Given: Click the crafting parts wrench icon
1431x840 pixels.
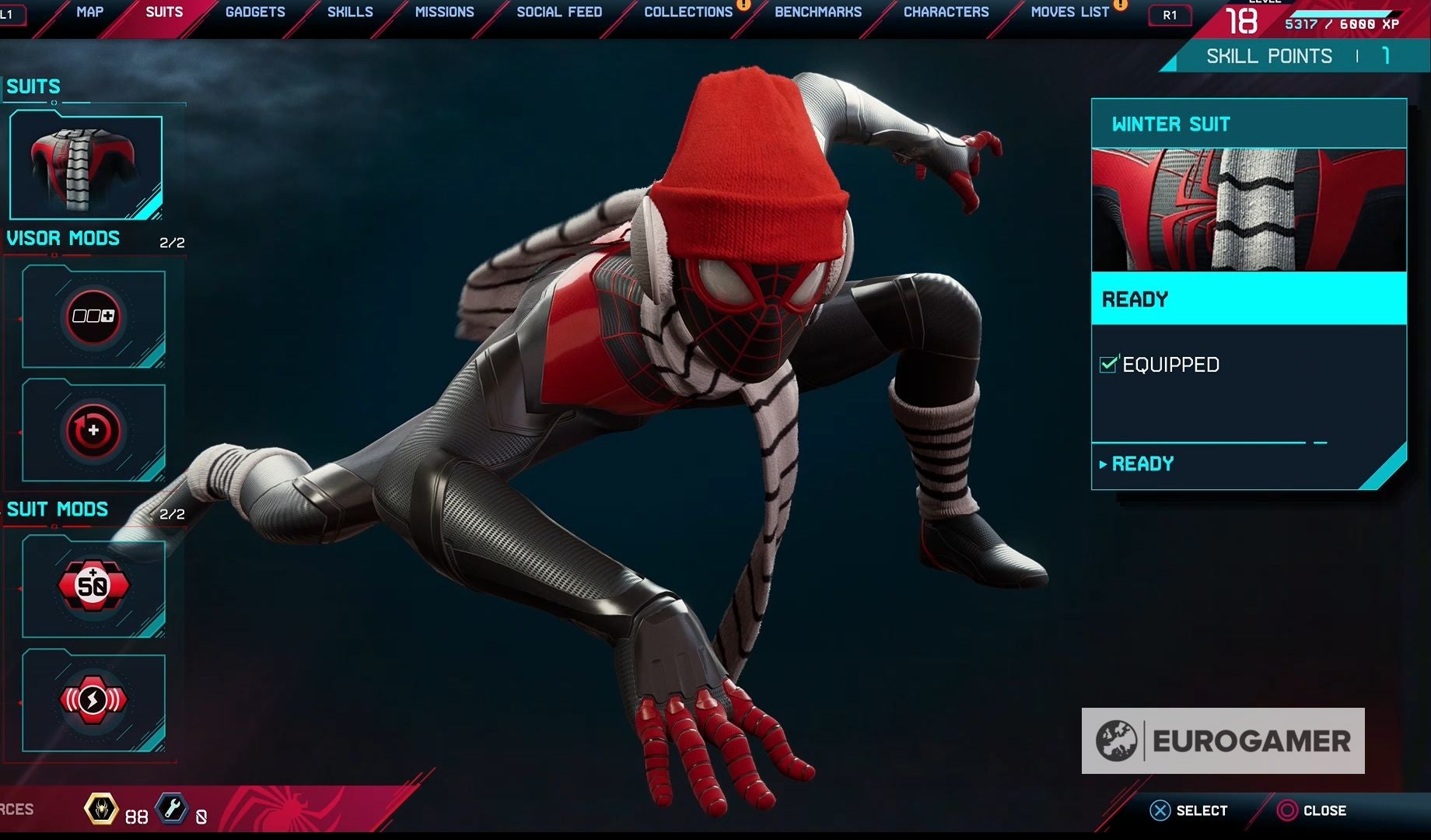Looking at the screenshot, I should (172, 809).
